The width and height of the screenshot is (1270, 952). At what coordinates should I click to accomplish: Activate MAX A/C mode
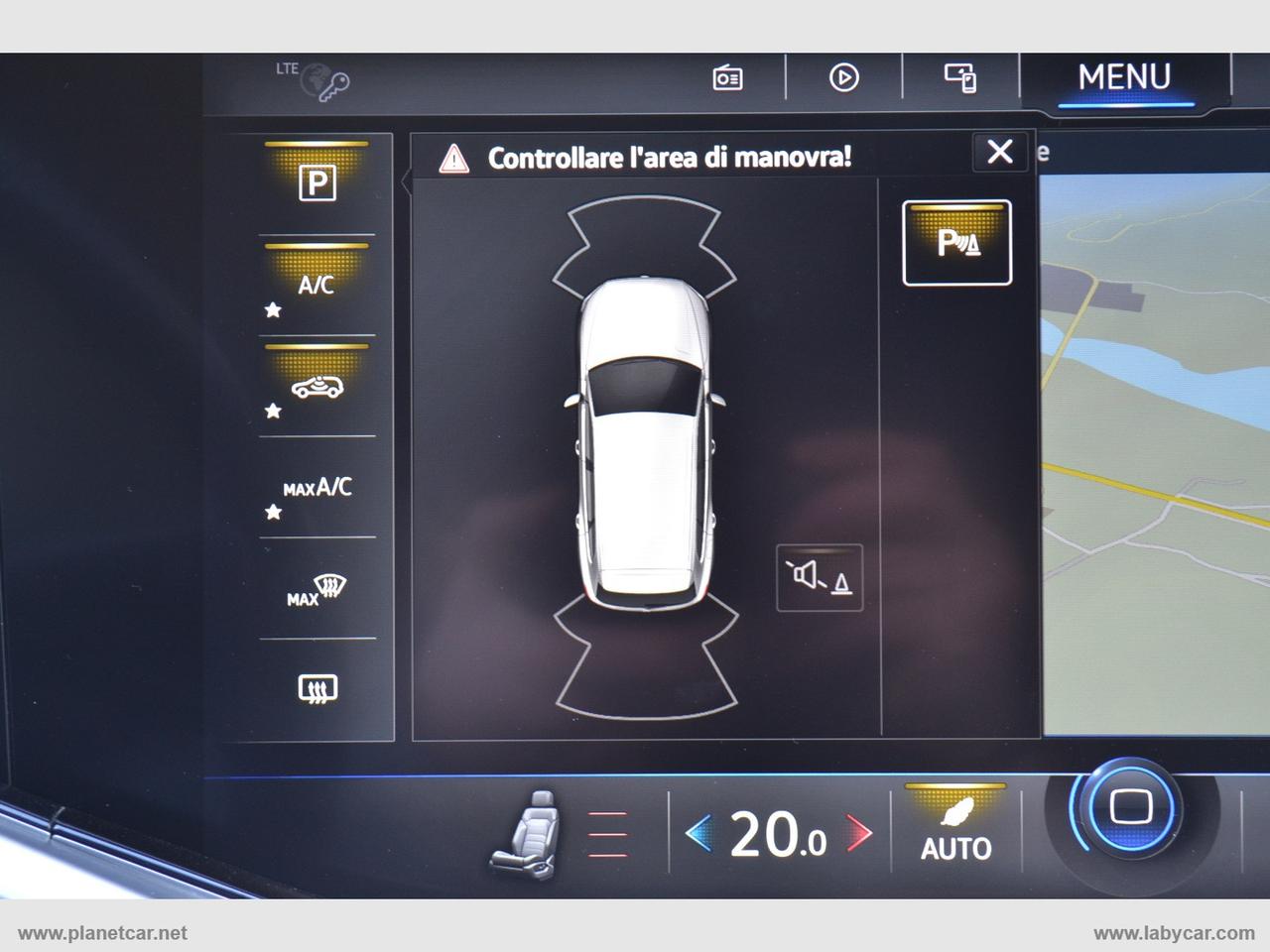point(317,490)
